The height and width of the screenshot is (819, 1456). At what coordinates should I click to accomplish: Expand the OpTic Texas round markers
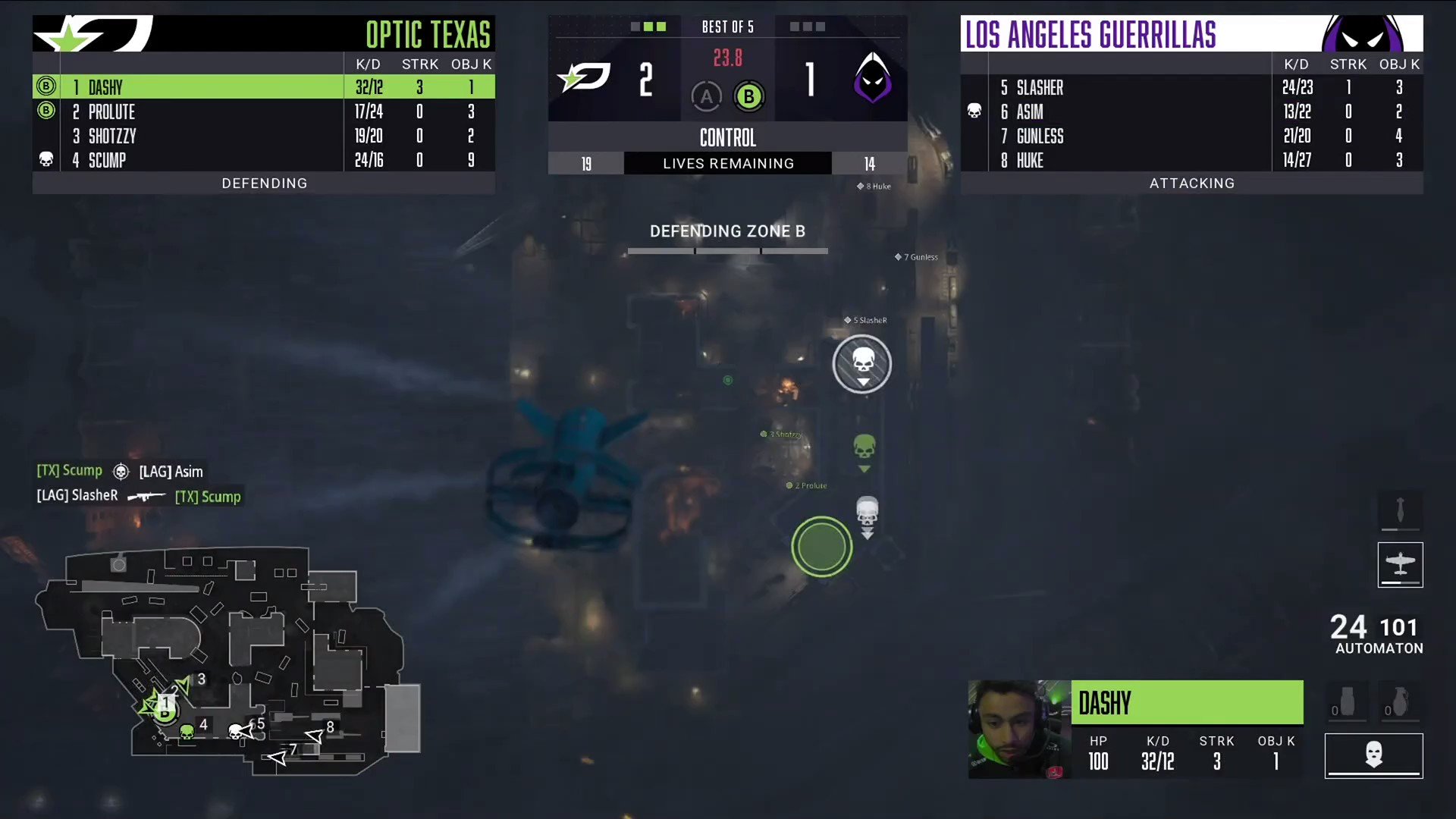(651, 27)
